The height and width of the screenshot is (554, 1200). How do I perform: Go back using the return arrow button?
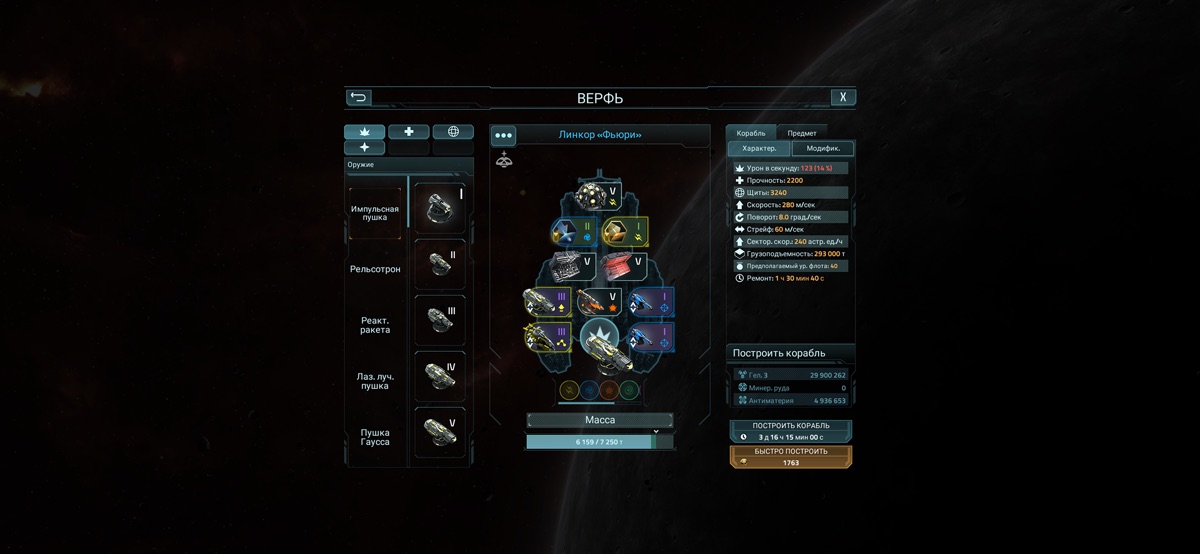[x=358, y=97]
